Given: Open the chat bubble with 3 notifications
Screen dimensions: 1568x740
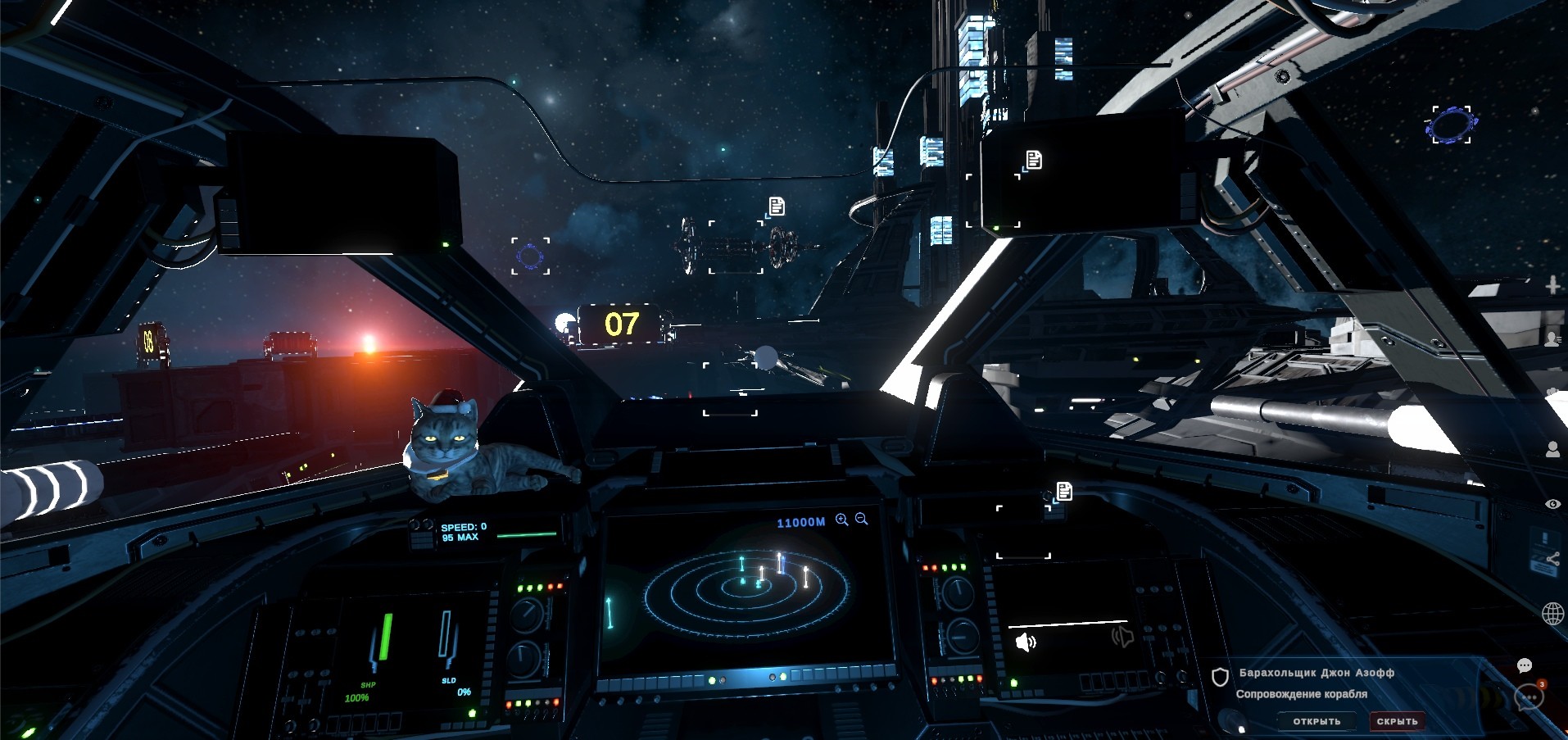Looking at the screenshot, I should click(x=1529, y=697).
